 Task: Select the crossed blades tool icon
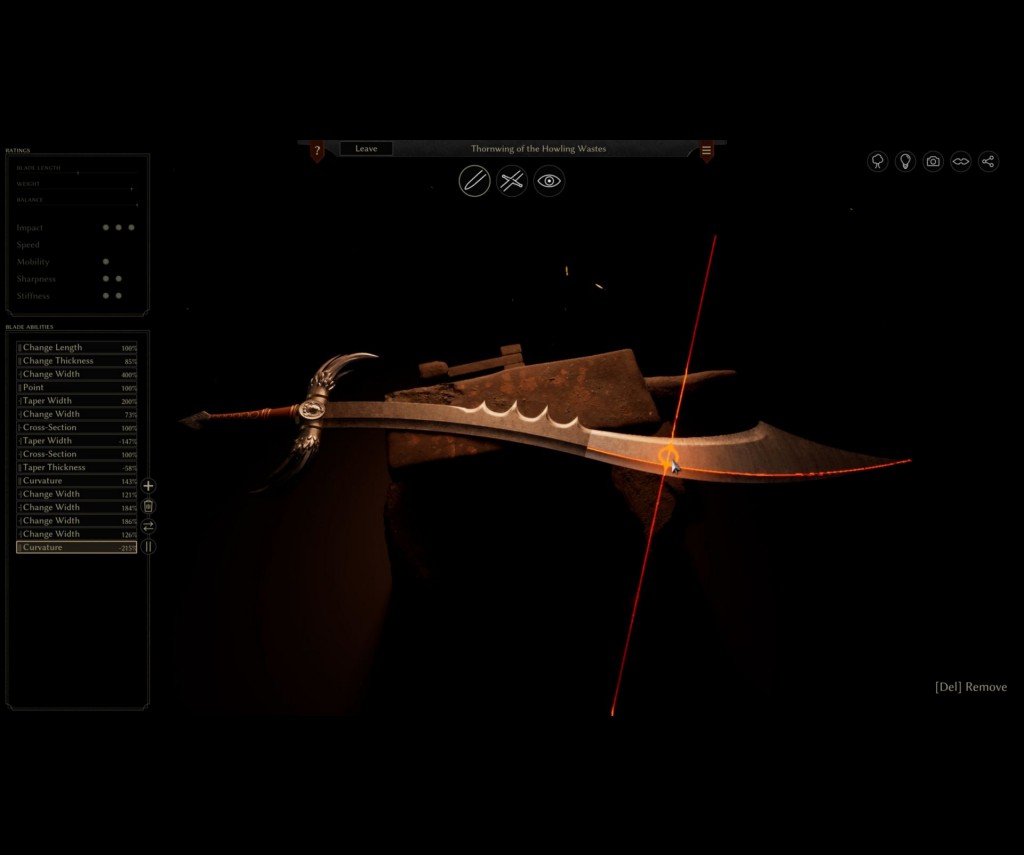(512, 181)
